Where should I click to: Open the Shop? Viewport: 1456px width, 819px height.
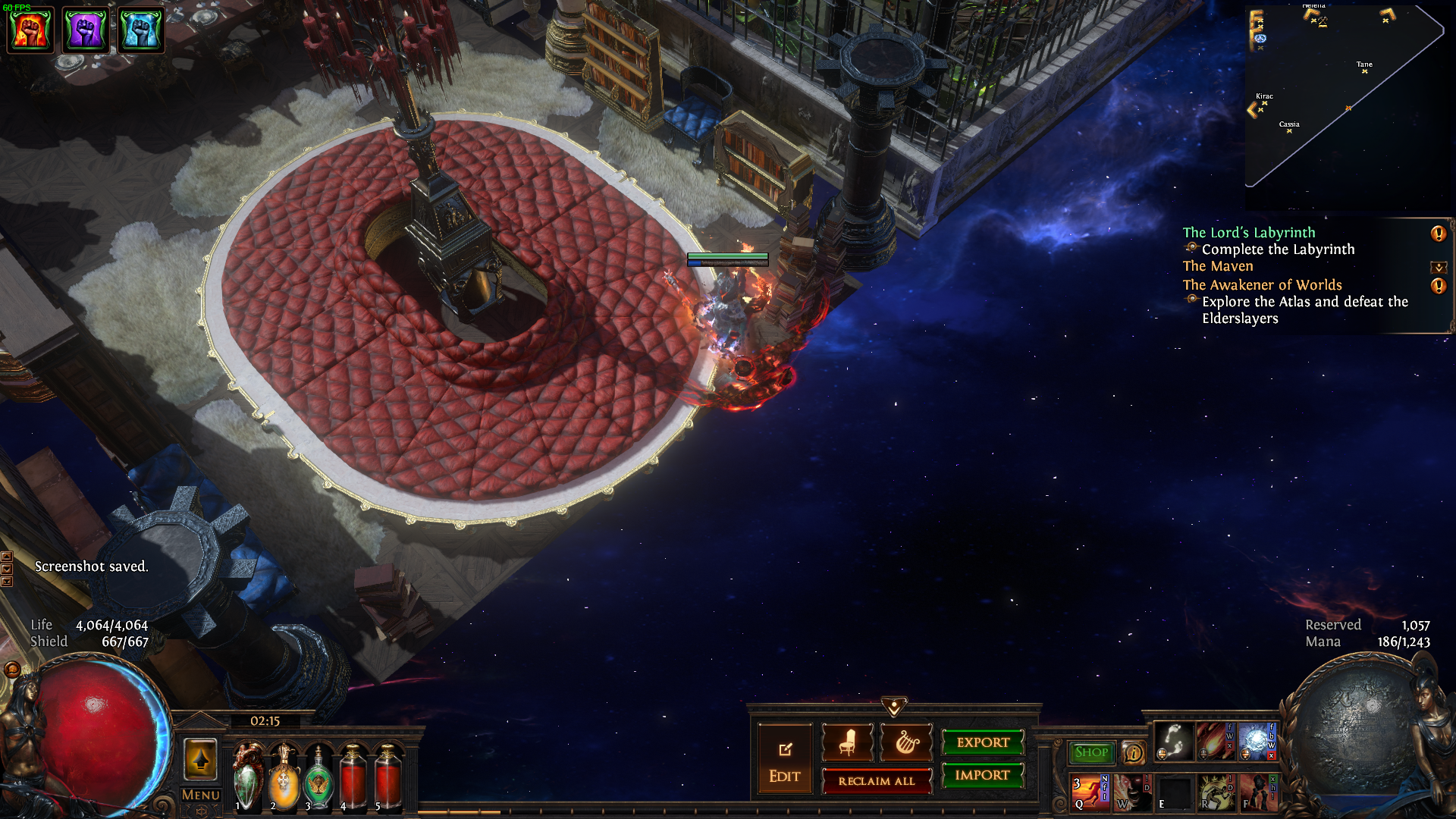1091,752
